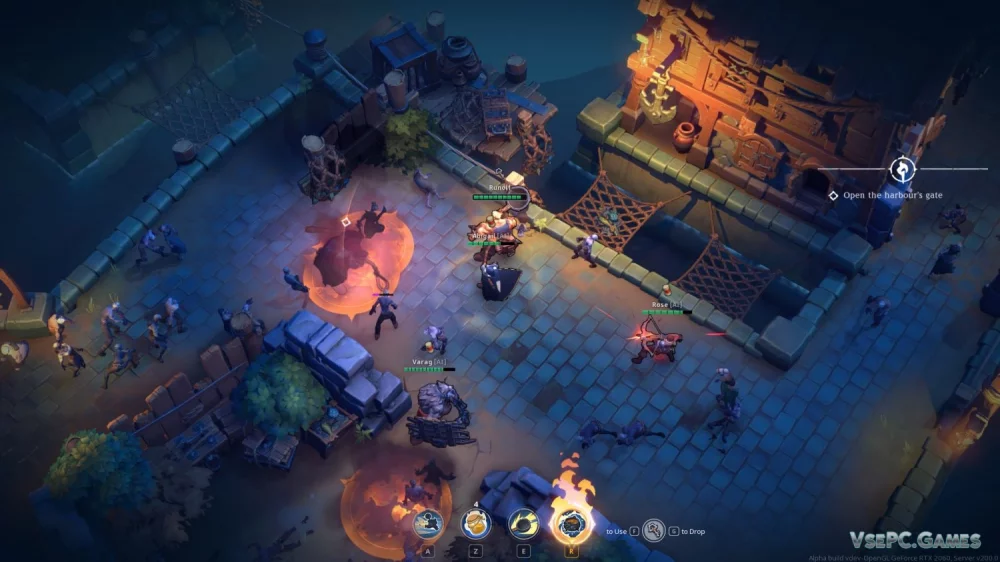Activate the dash ability icon
The image size is (1000, 562).
tap(427, 523)
